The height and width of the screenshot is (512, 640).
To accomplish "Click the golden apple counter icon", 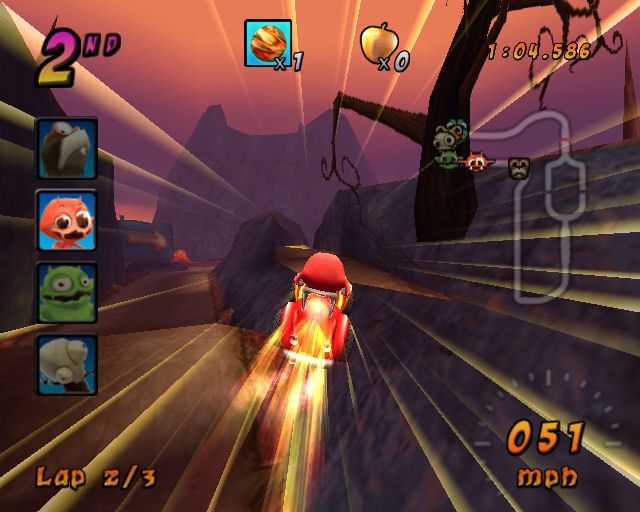I will coord(379,43).
